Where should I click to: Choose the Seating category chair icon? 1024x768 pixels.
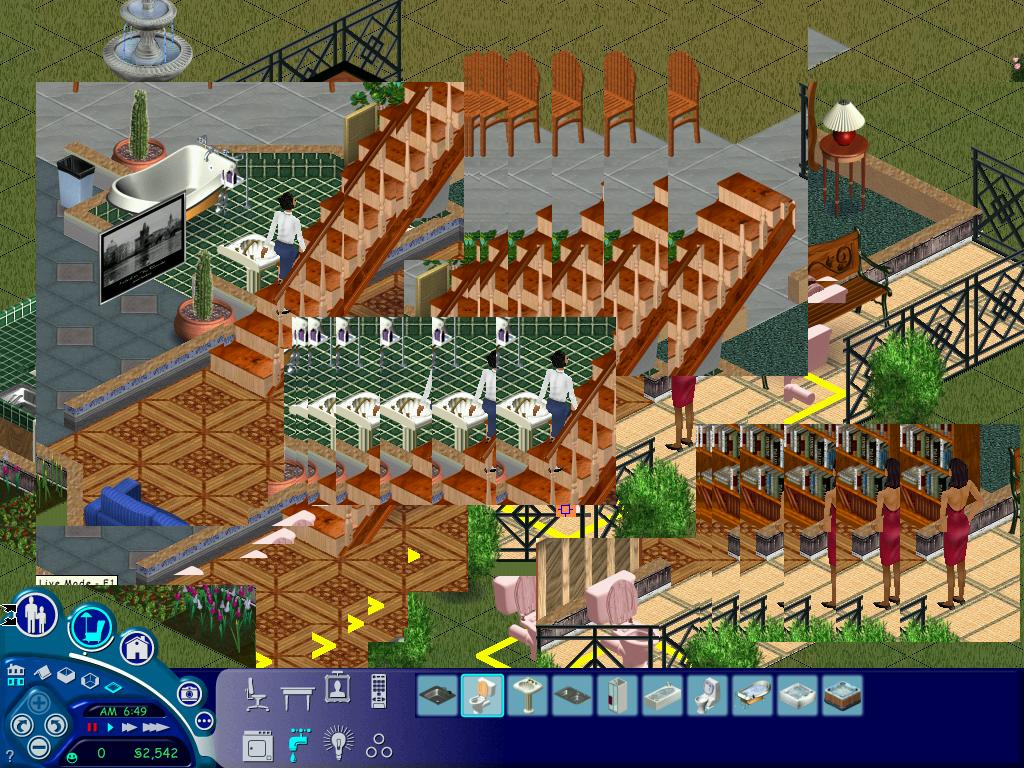pyautogui.click(x=257, y=692)
